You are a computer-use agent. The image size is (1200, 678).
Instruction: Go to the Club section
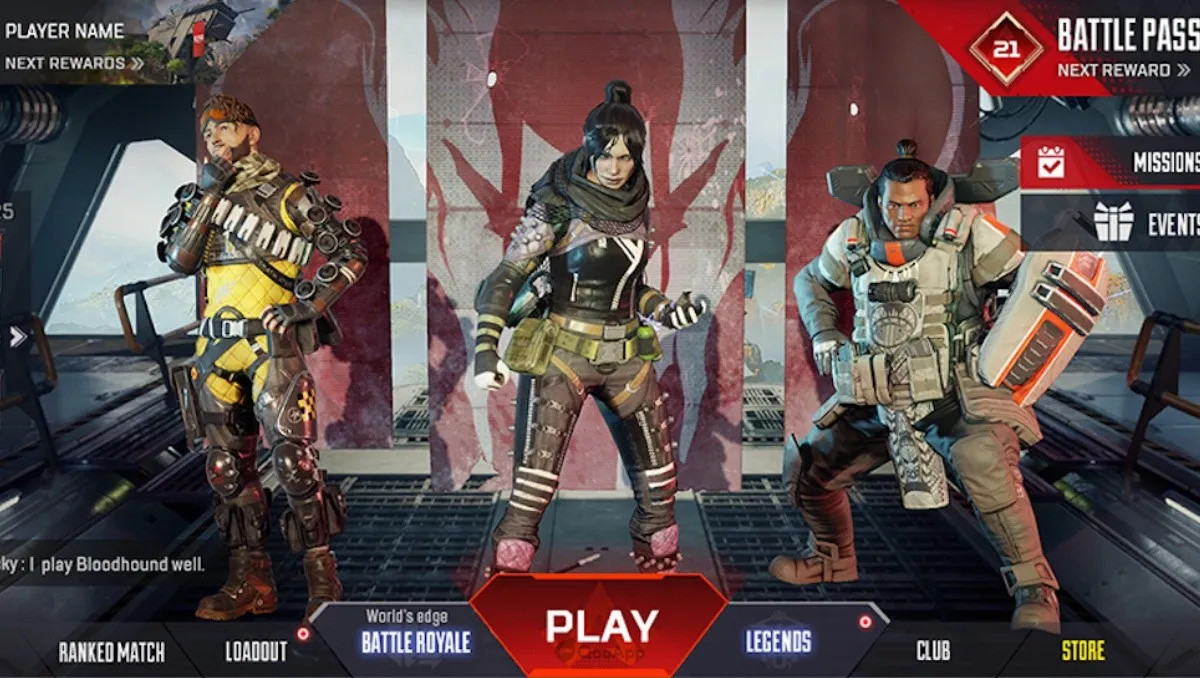click(933, 652)
